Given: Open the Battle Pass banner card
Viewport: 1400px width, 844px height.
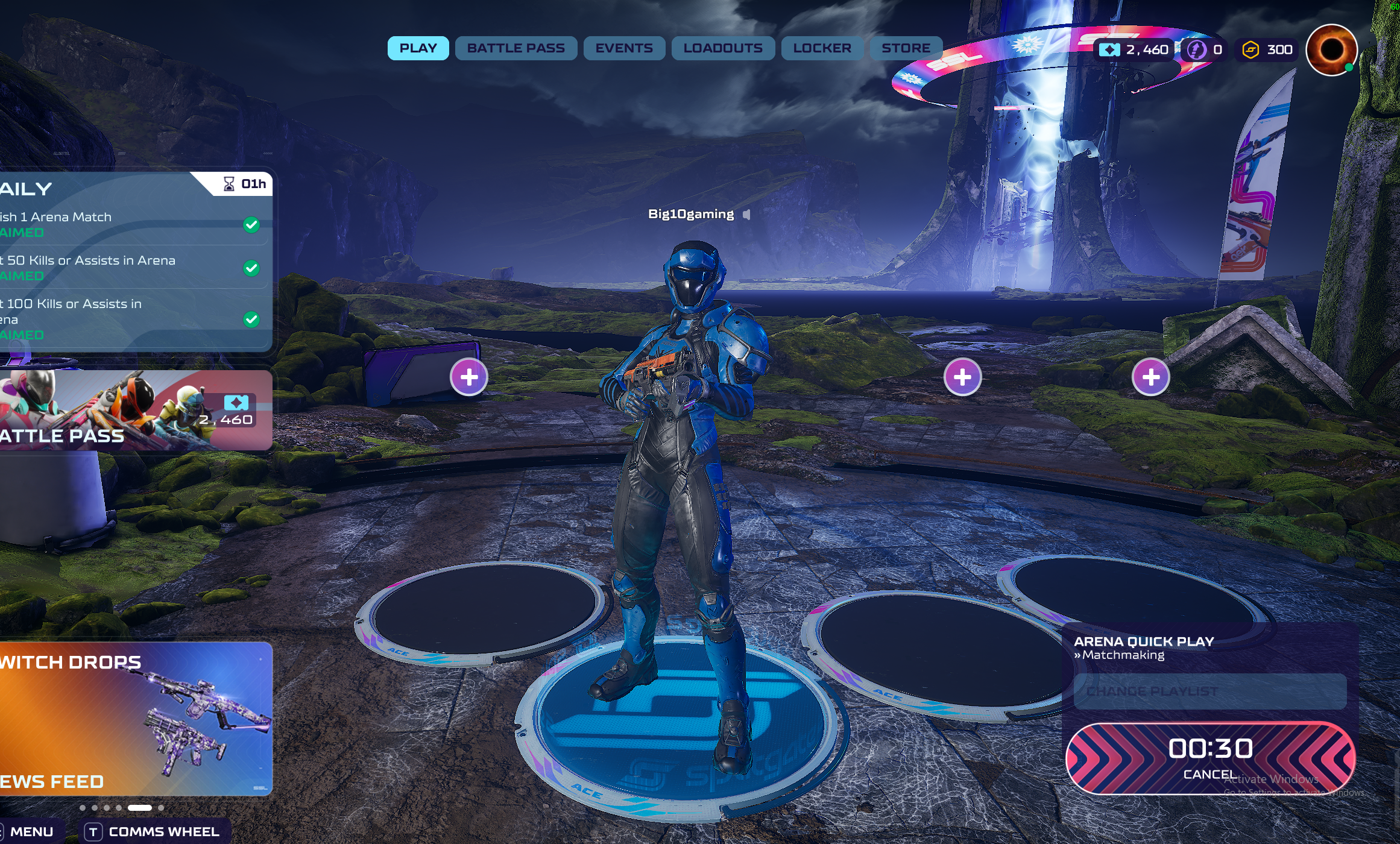Looking at the screenshot, I should pyautogui.click(x=135, y=411).
